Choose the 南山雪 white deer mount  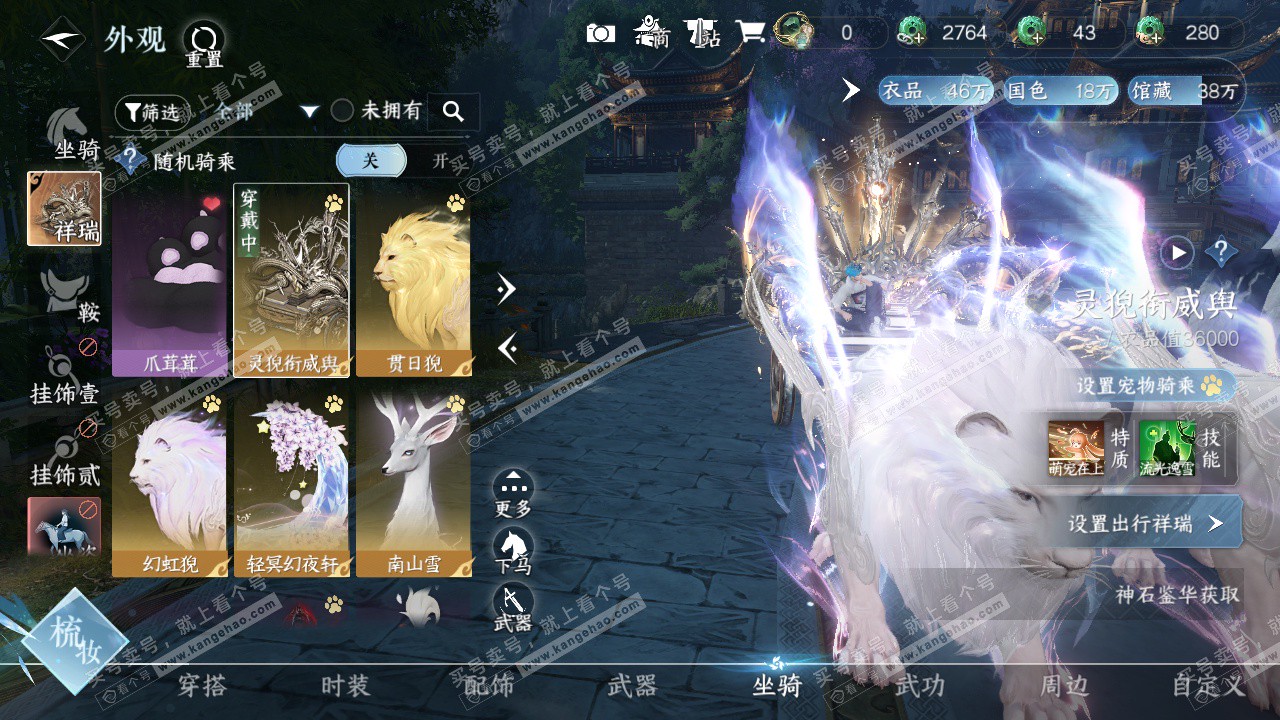(x=413, y=484)
